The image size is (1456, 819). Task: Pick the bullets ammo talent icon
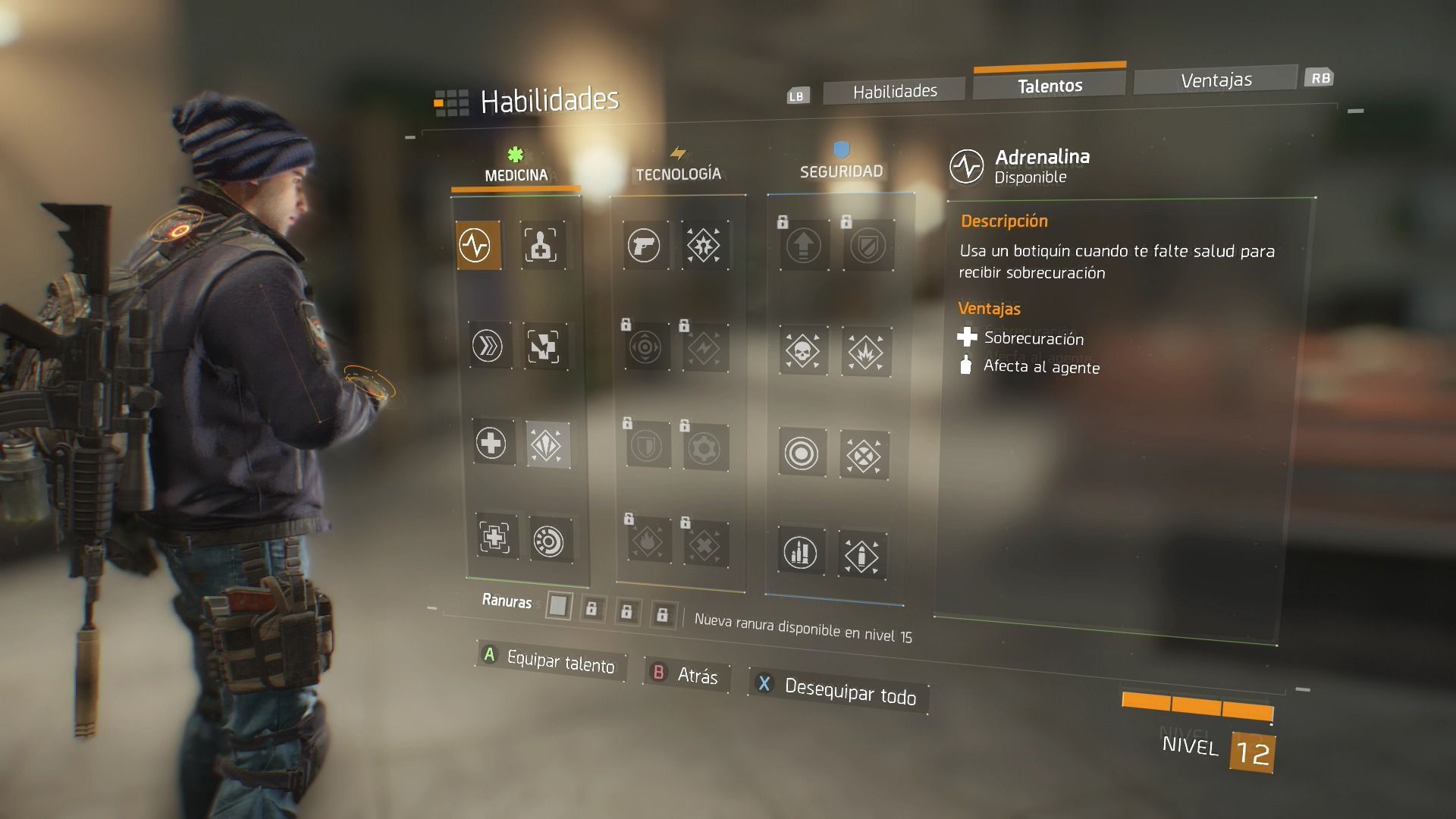pyautogui.click(x=801, y=552)
